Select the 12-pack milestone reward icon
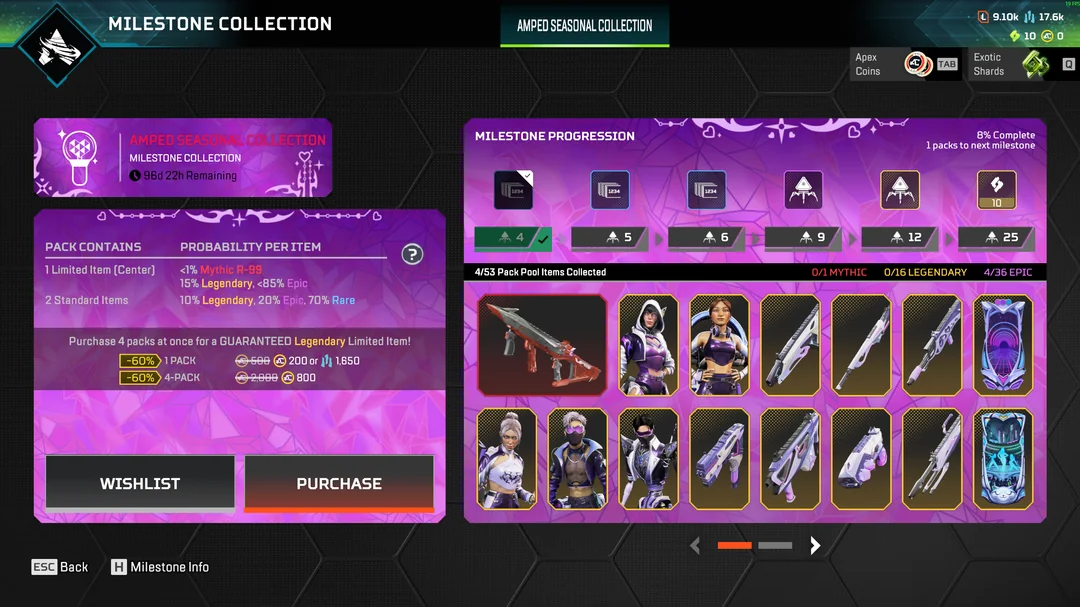This screenshot has width=1080, height=607. (899, 190)
